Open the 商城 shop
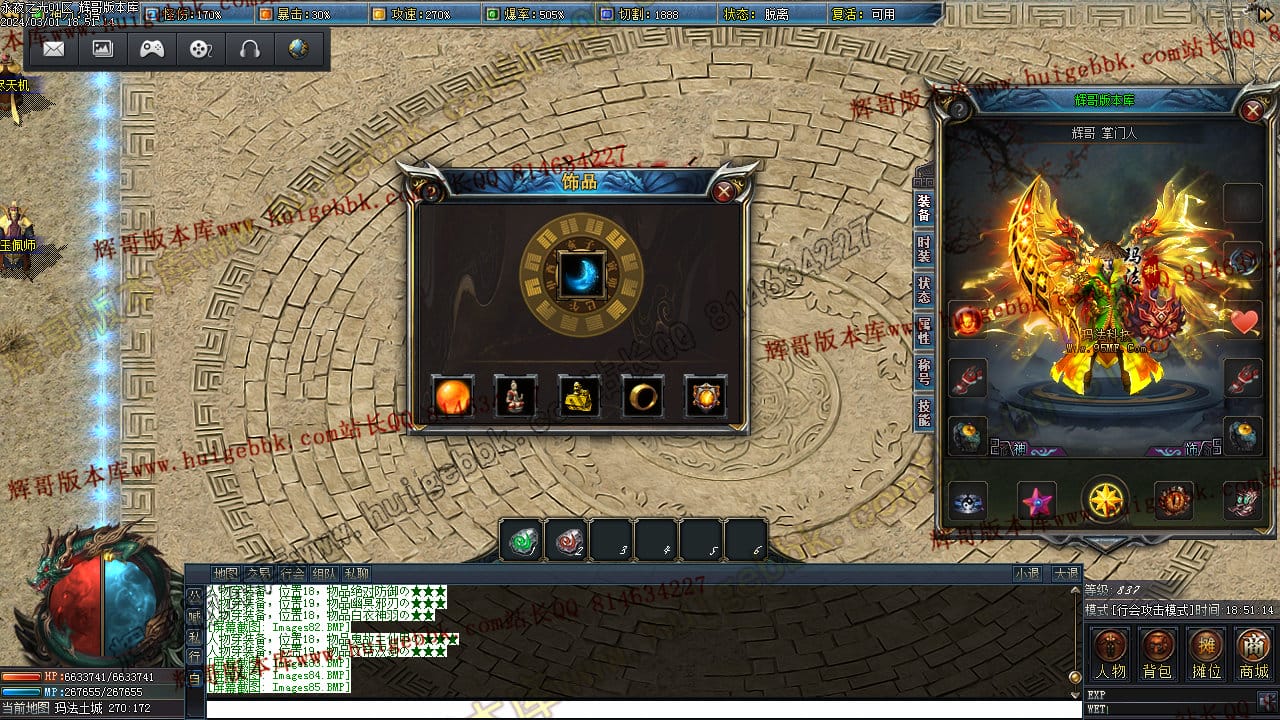 pos(1253,654)
